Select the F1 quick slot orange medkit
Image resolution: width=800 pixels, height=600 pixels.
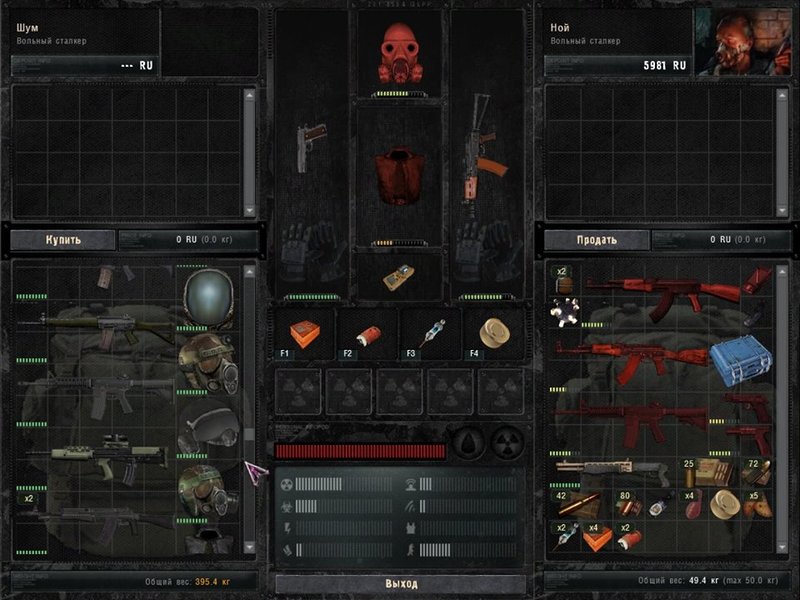[303, 332]
